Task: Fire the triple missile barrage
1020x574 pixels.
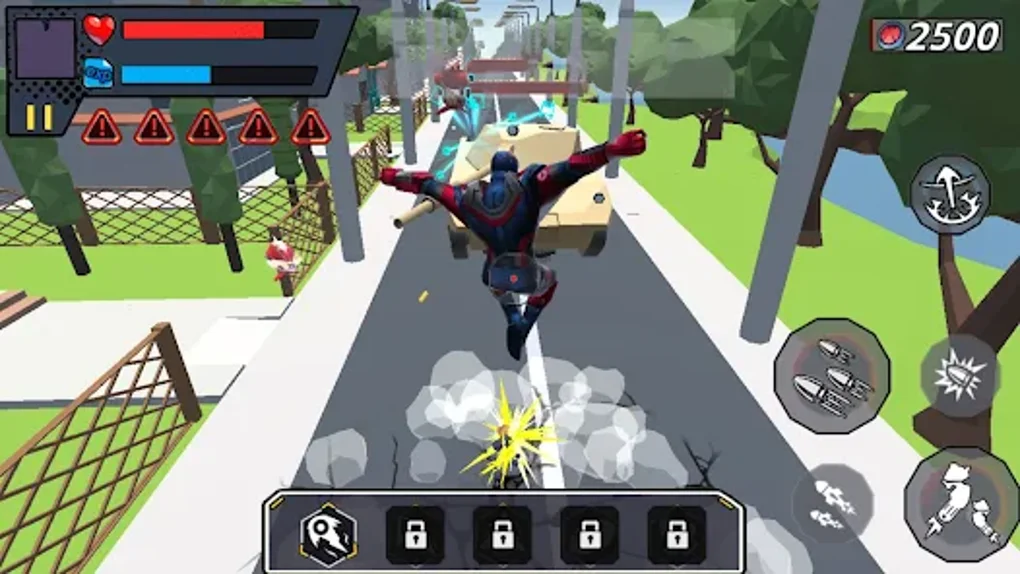Action: [x=832, y=376]
